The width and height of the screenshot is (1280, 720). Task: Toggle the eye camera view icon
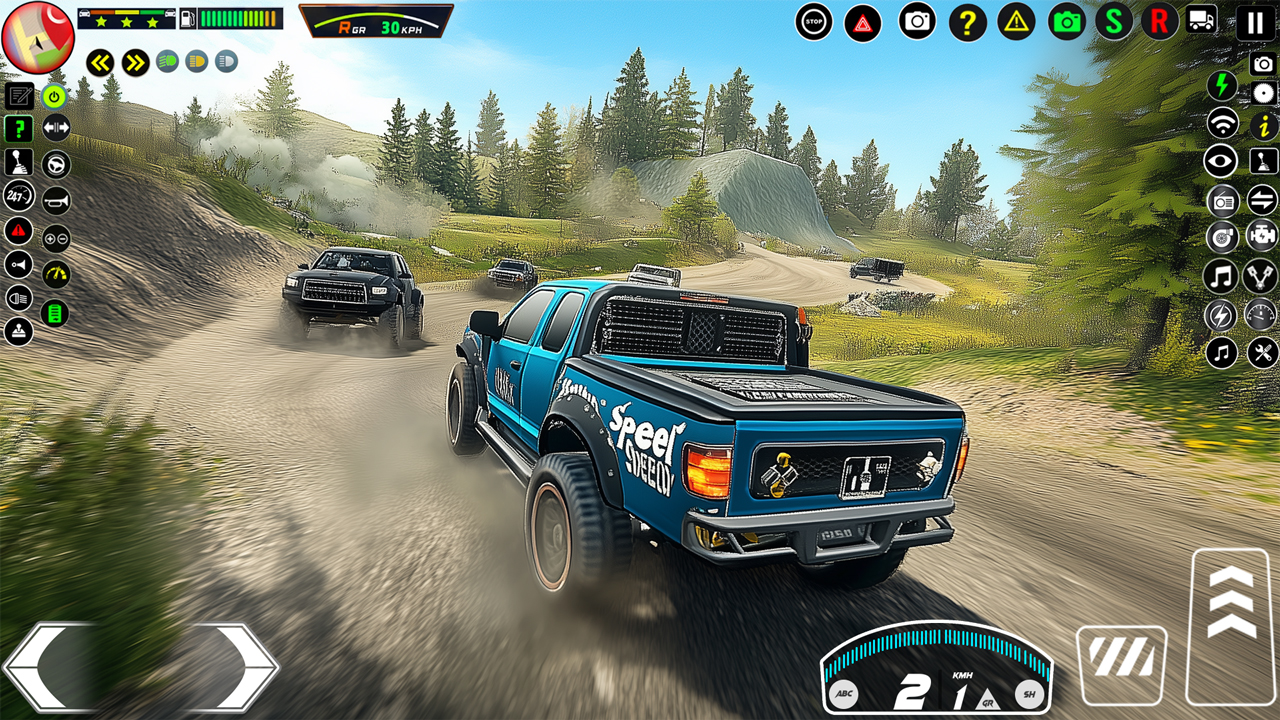[x=1220, y=163]
